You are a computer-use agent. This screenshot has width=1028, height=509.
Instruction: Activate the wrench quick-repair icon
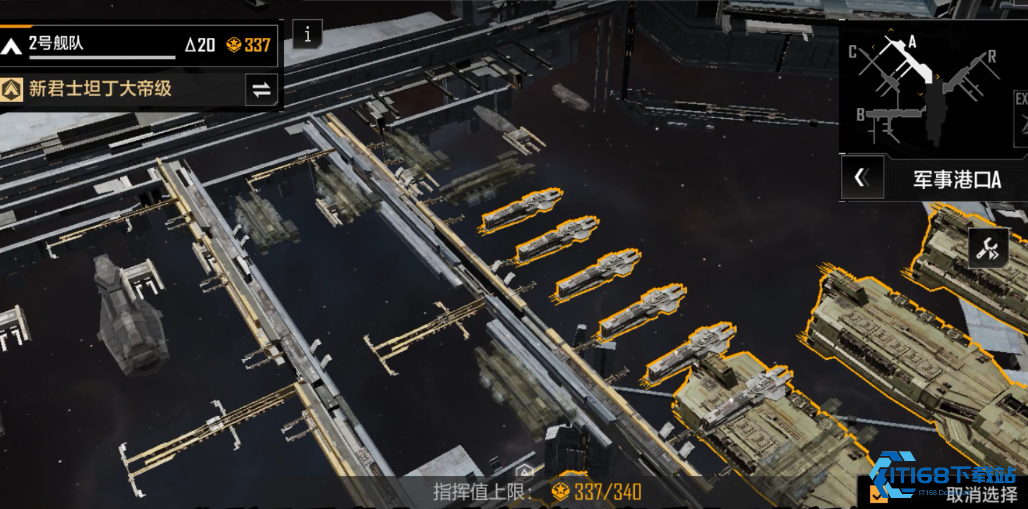pos(988,248)
